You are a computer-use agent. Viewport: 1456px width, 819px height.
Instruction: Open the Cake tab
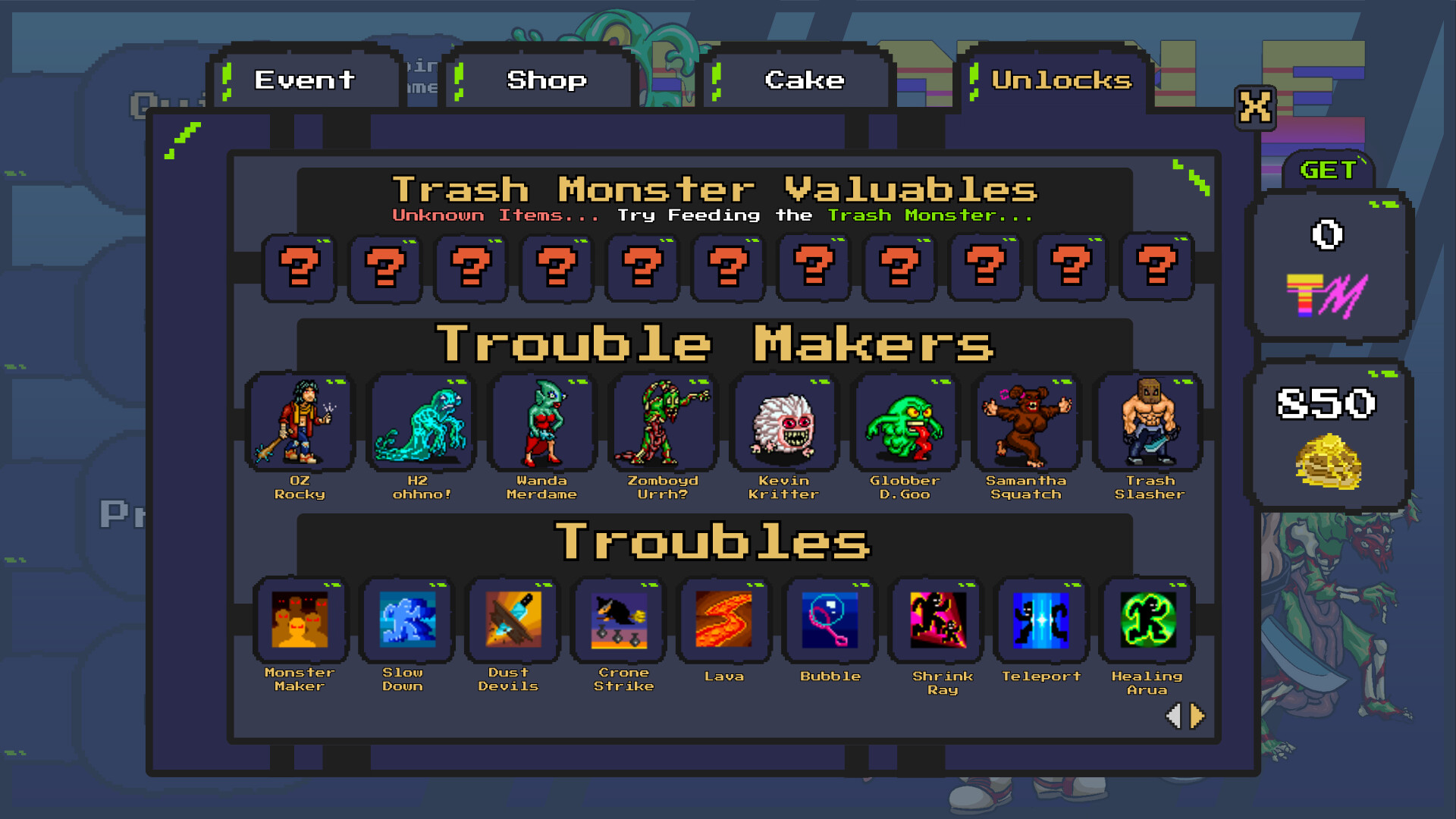pos(804,80)
